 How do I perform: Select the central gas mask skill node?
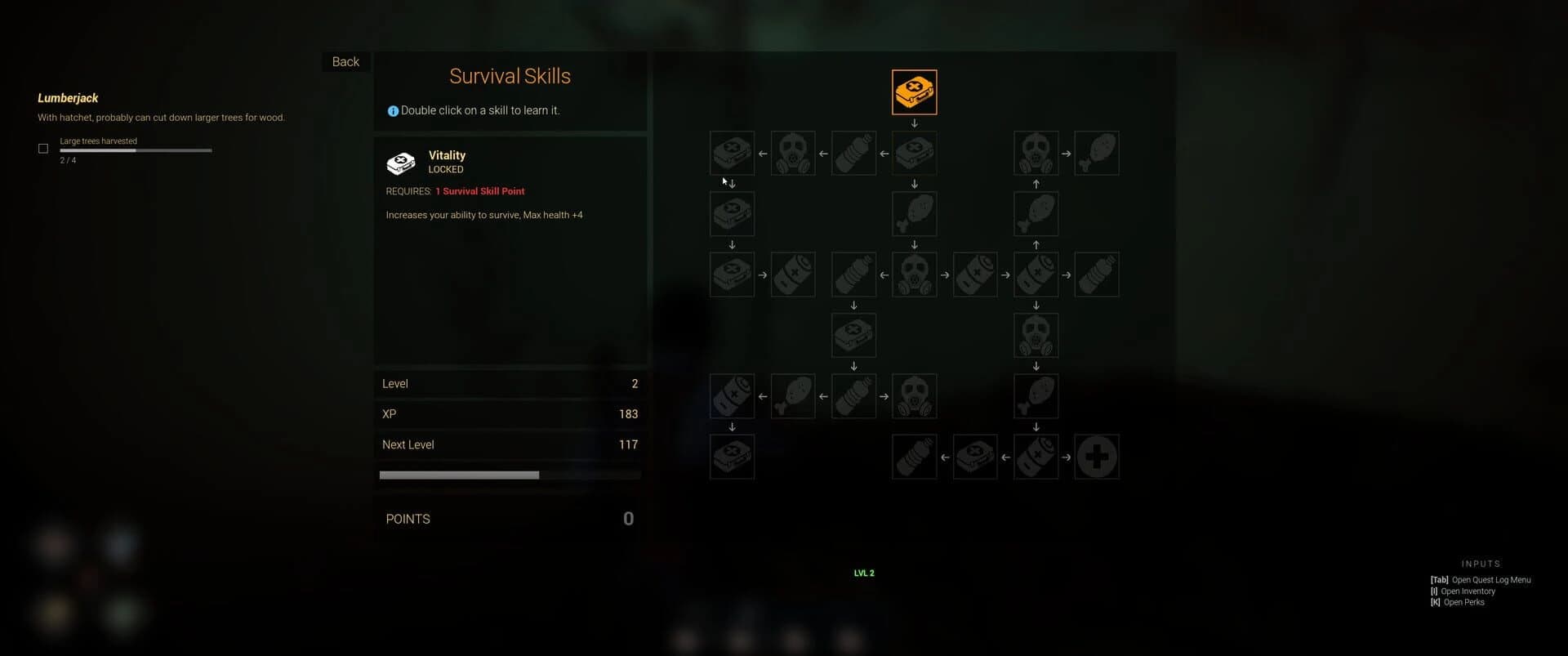914,274
